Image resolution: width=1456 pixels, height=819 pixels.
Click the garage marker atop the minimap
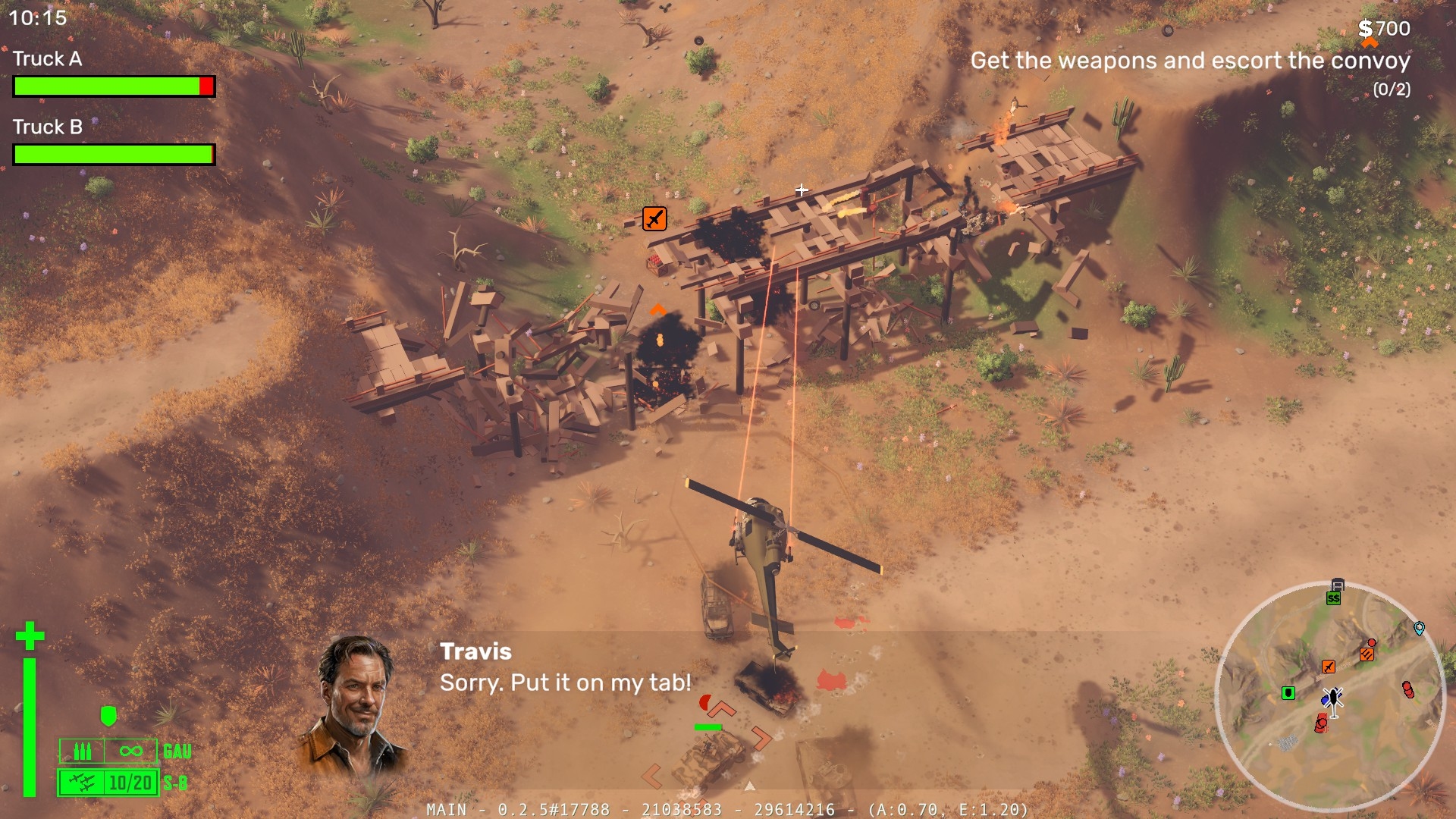[1338, 585]
